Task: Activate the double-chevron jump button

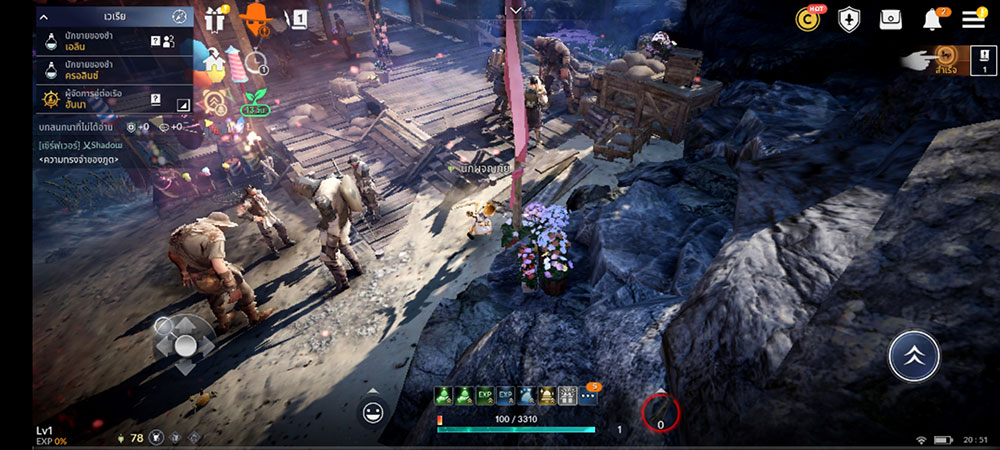Action: coord(914,356)
